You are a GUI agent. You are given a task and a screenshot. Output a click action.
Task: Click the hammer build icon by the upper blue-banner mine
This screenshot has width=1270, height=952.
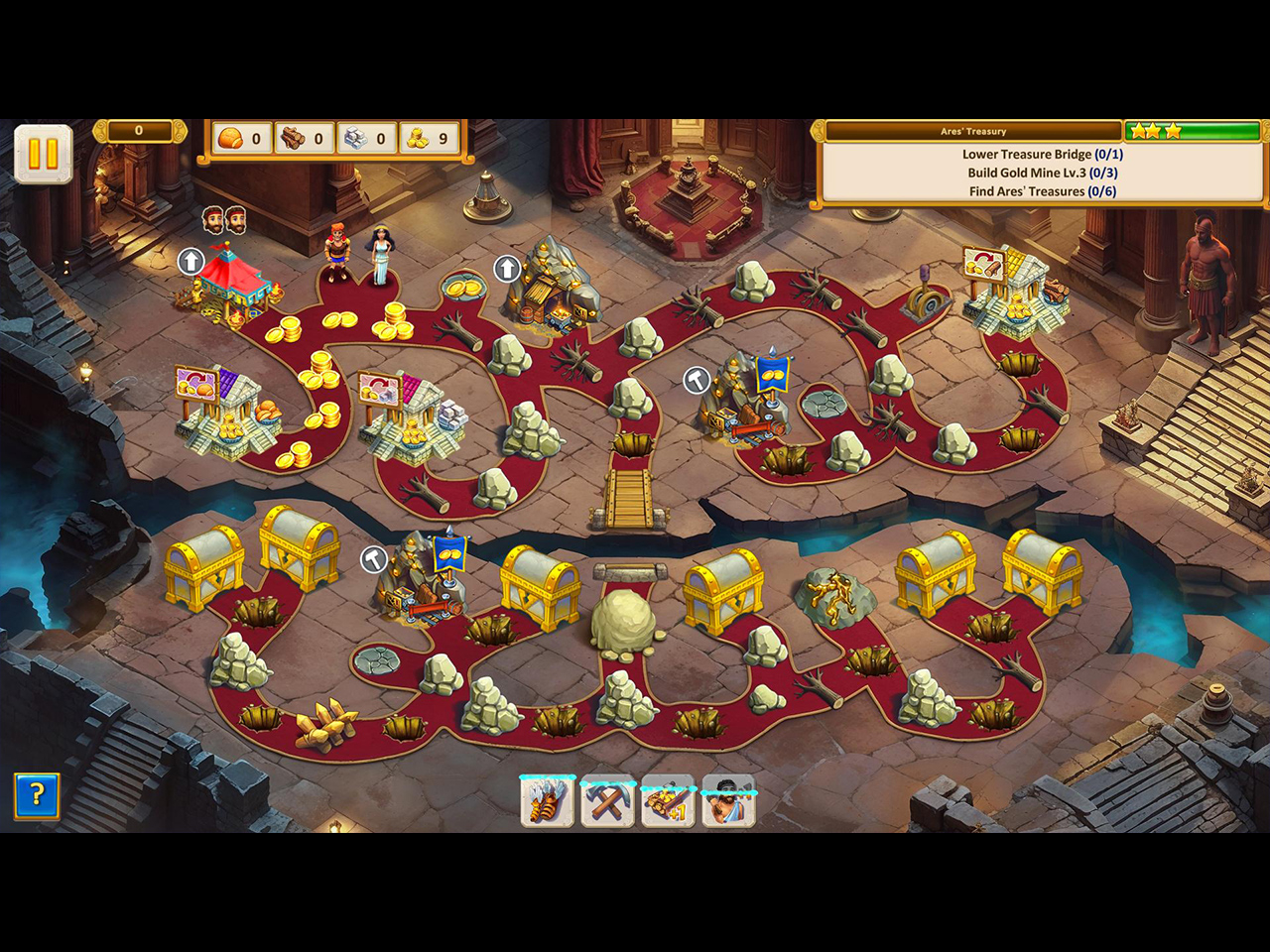coord(696,379)
